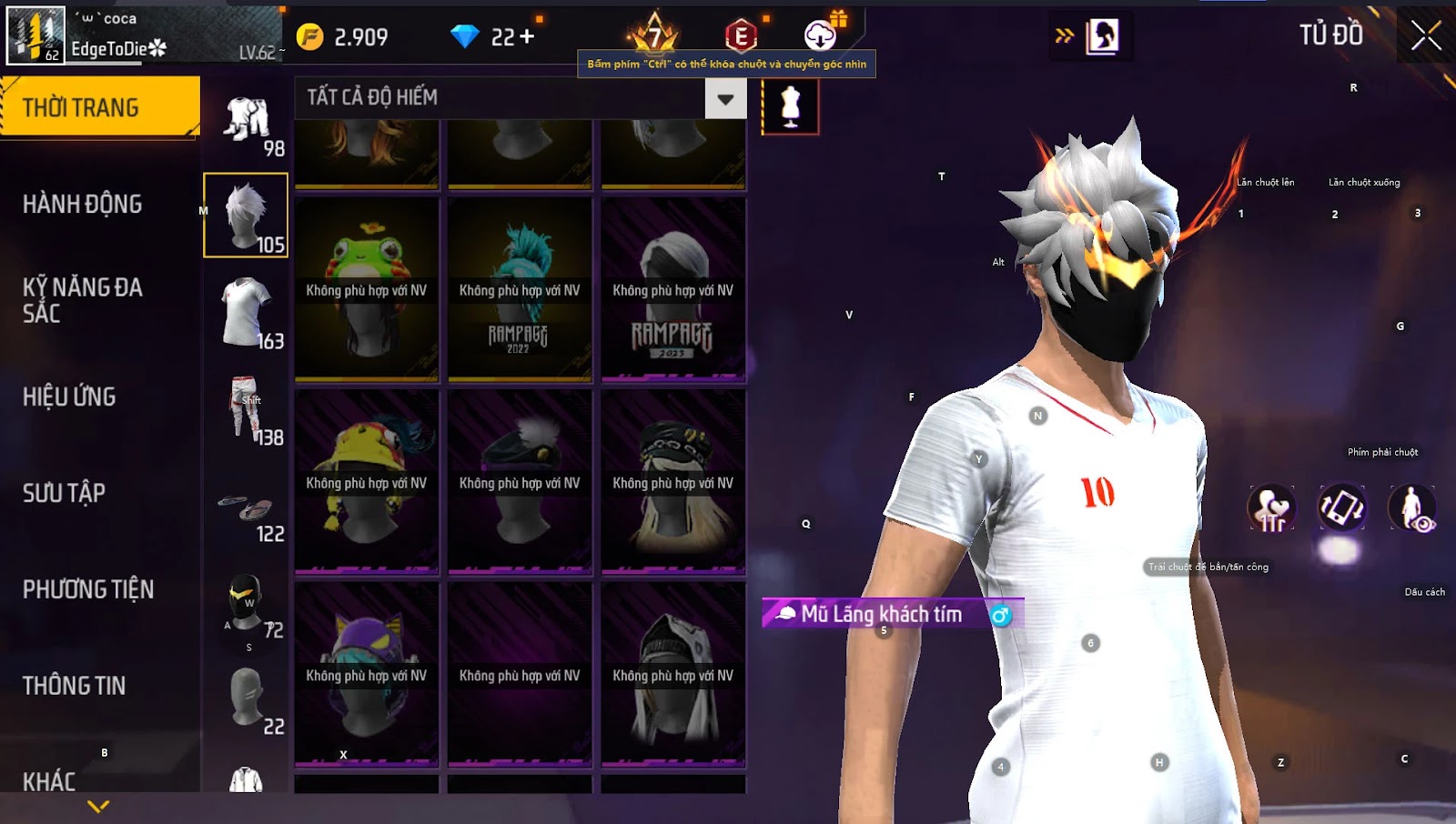Click the mannequin preview icon
The height and width of the screenshot is (824, 1456).
pyautogui.click(x=790, y=106)
